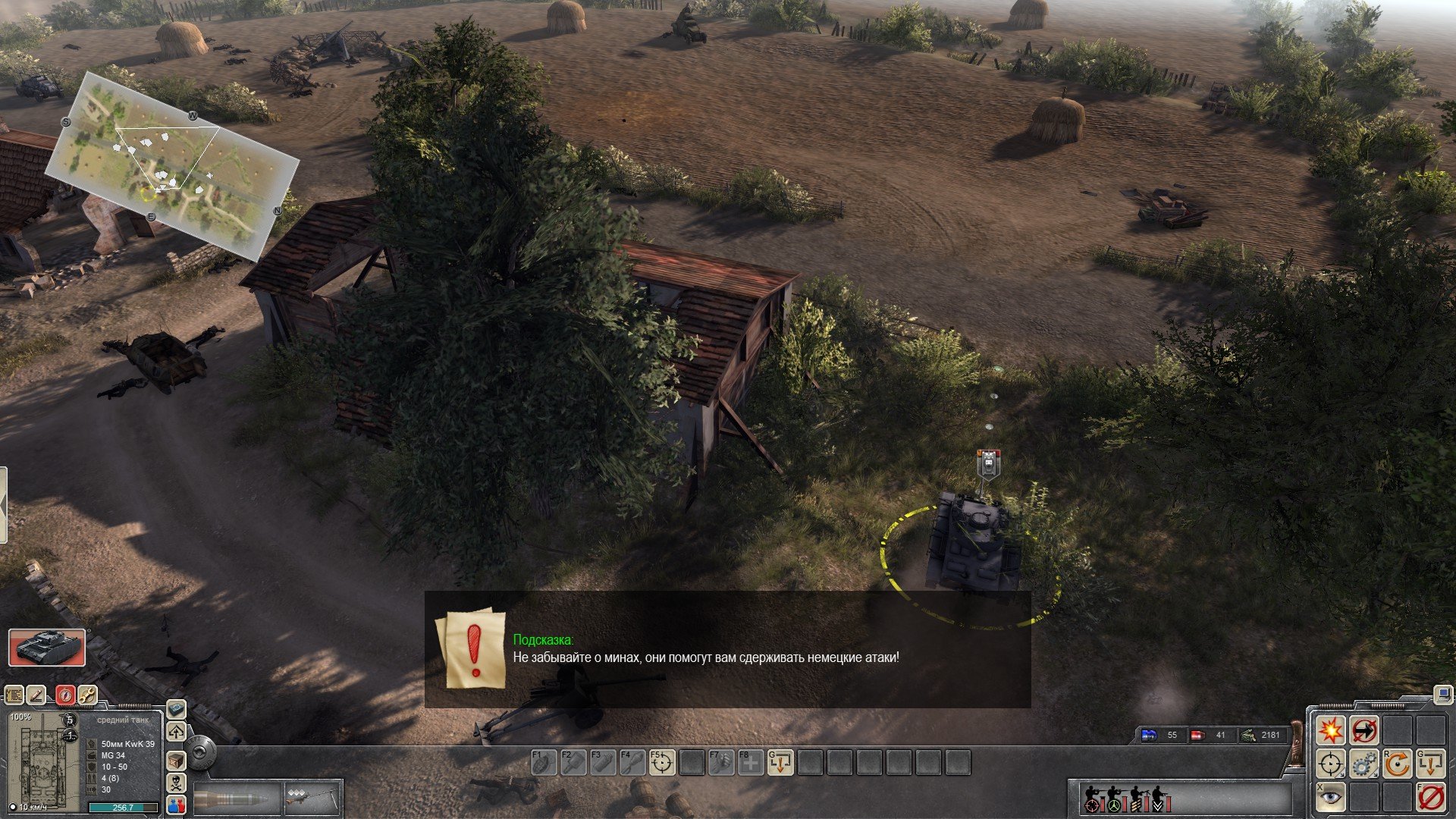Viewport: 1456px width, 819px height.
Task: Open the objectives list scroll icon
Action: pyautogui.click(x=14, y=695)
